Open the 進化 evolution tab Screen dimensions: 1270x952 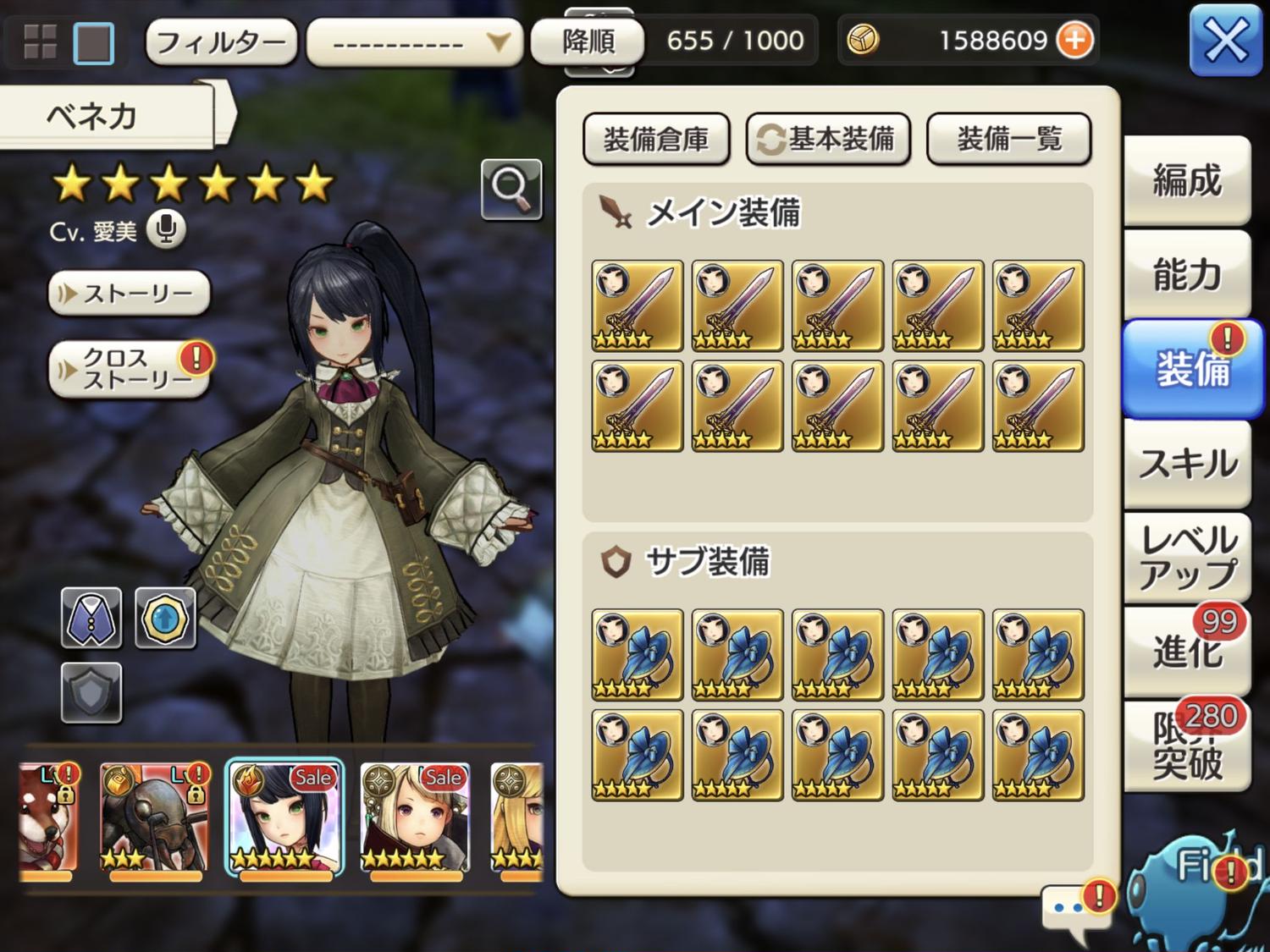[1187, 652]
